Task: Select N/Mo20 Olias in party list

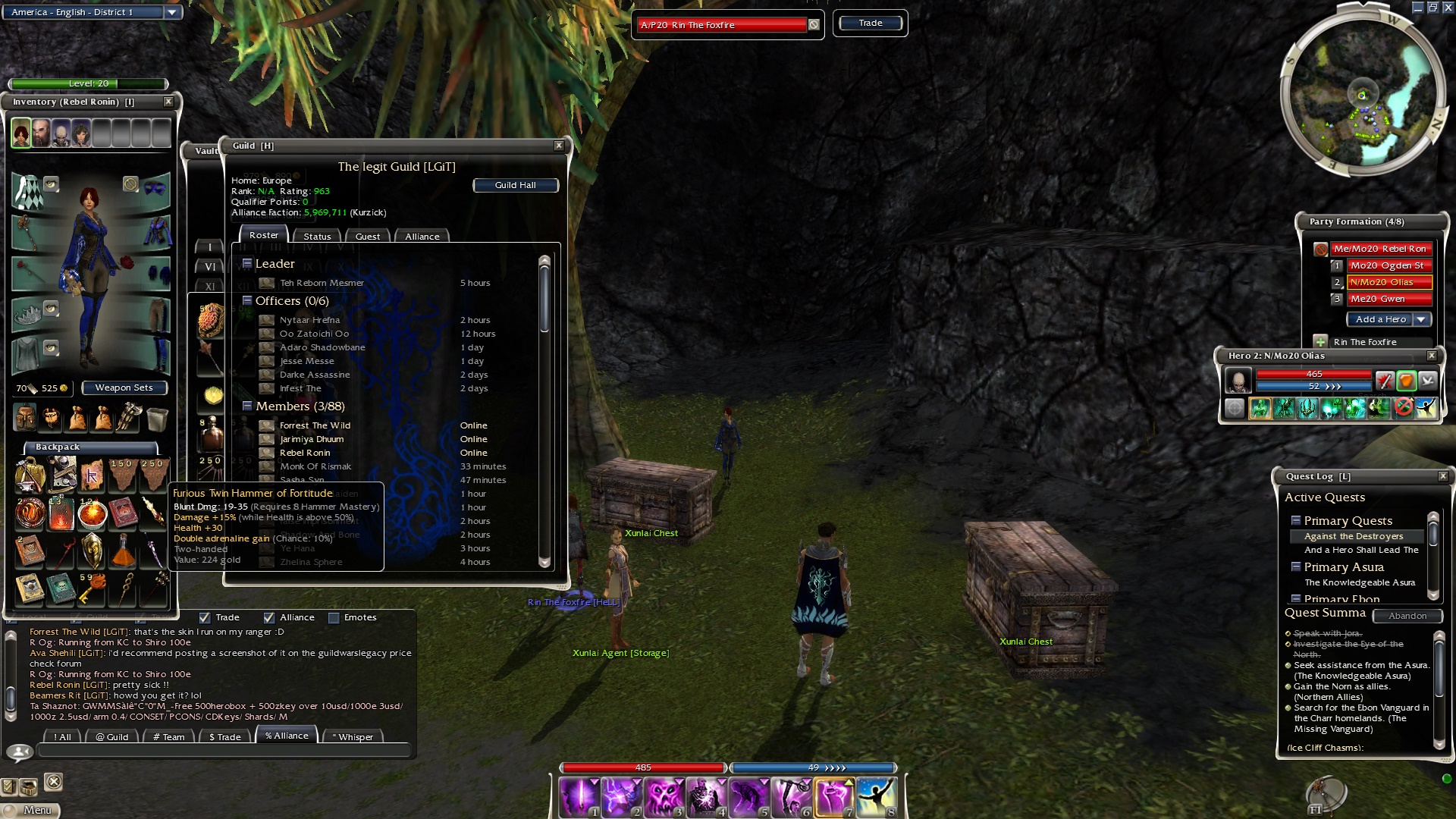Action: coord(1389,282)
